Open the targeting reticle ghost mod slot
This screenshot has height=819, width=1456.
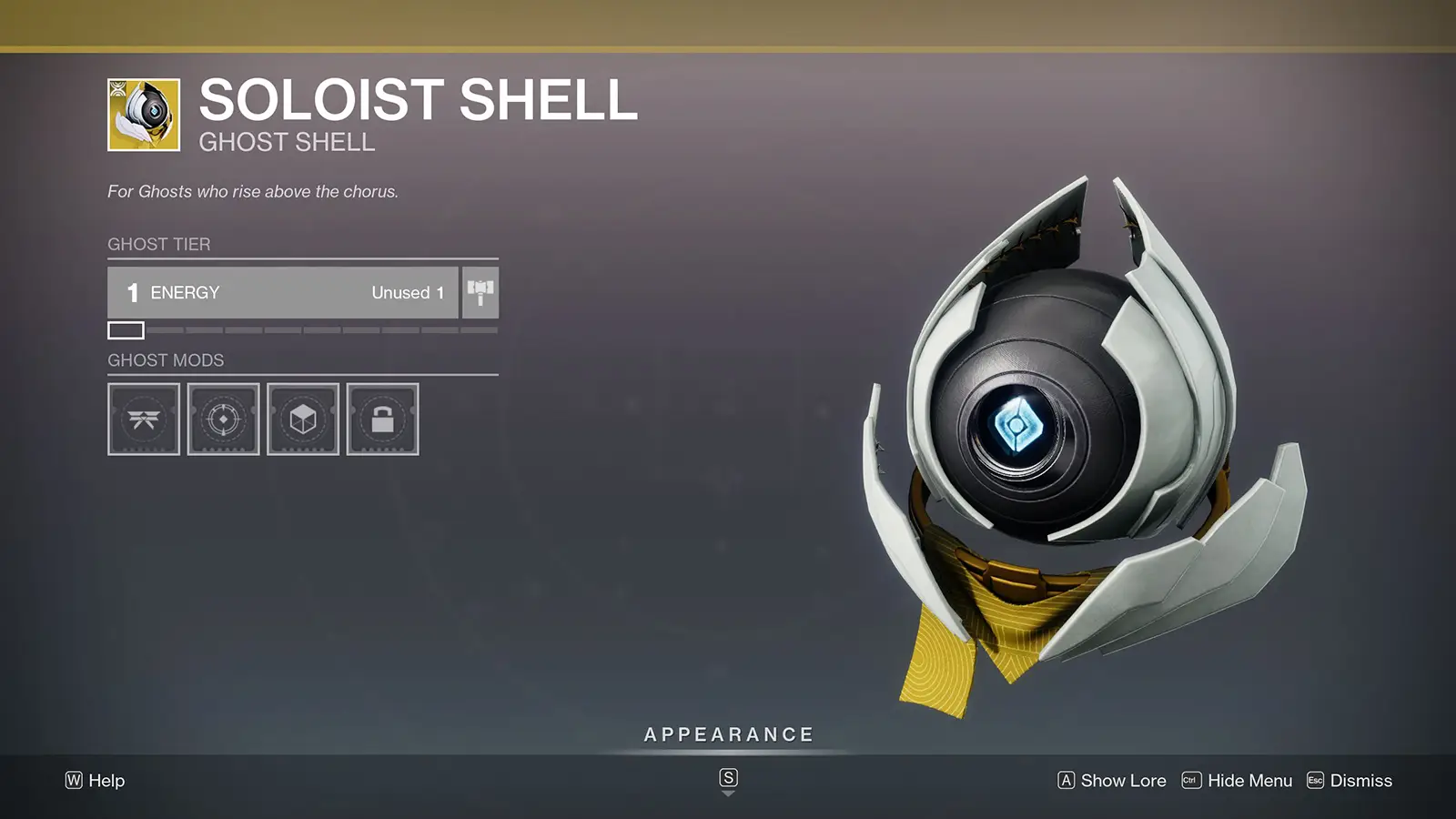tap(223, 419)
